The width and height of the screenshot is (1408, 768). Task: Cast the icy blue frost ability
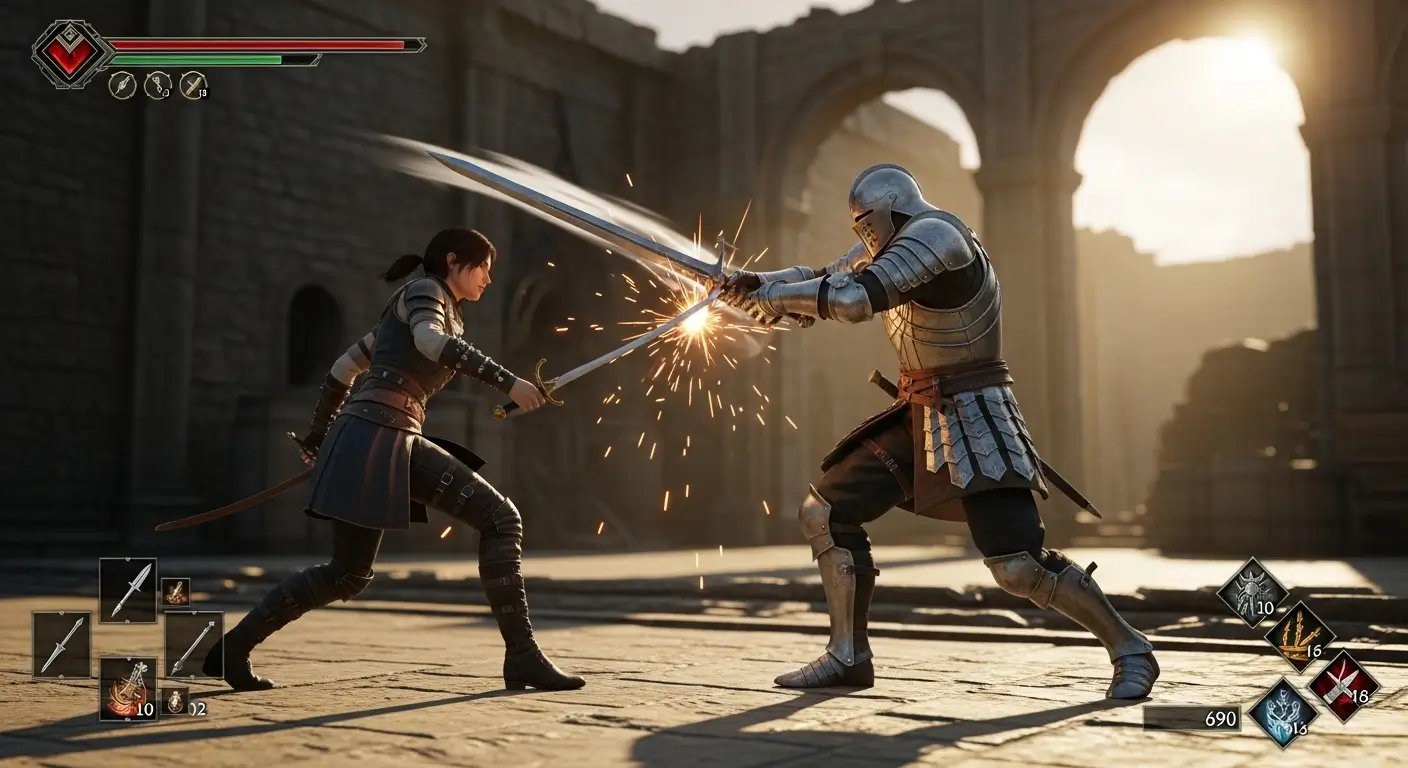coord(1283,712)
